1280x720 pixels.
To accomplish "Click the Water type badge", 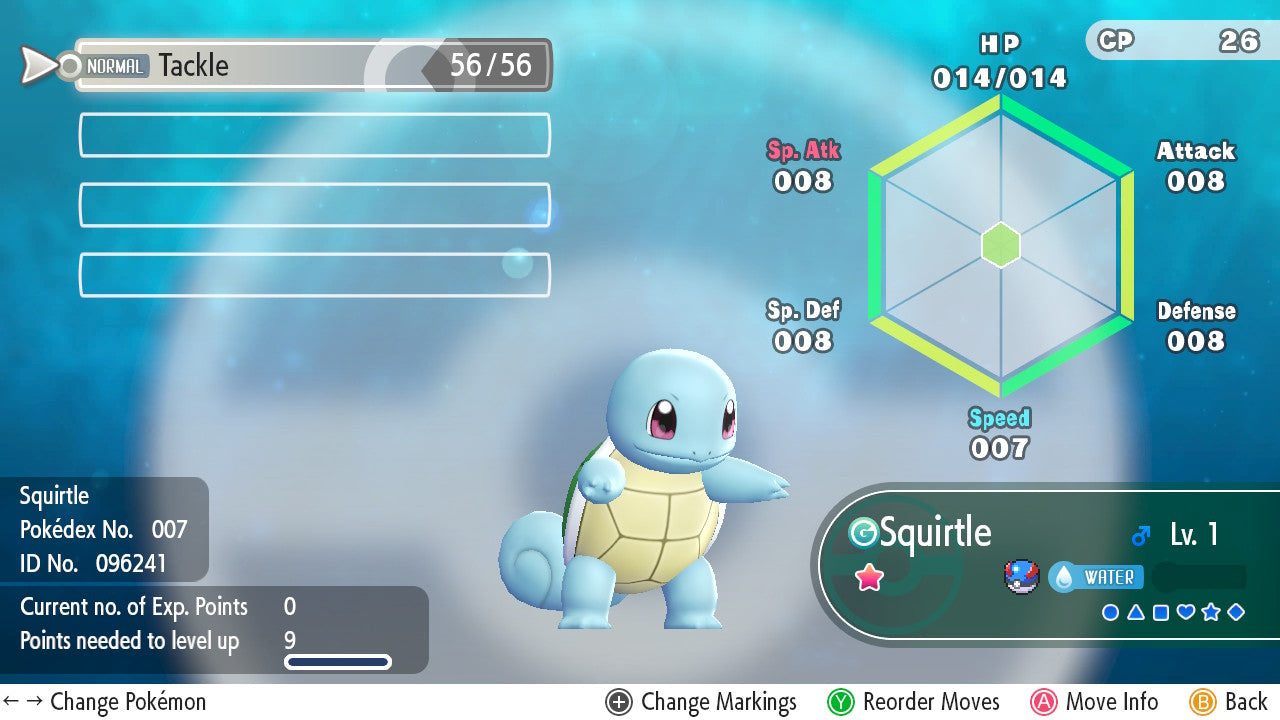I will [1096, 577].
